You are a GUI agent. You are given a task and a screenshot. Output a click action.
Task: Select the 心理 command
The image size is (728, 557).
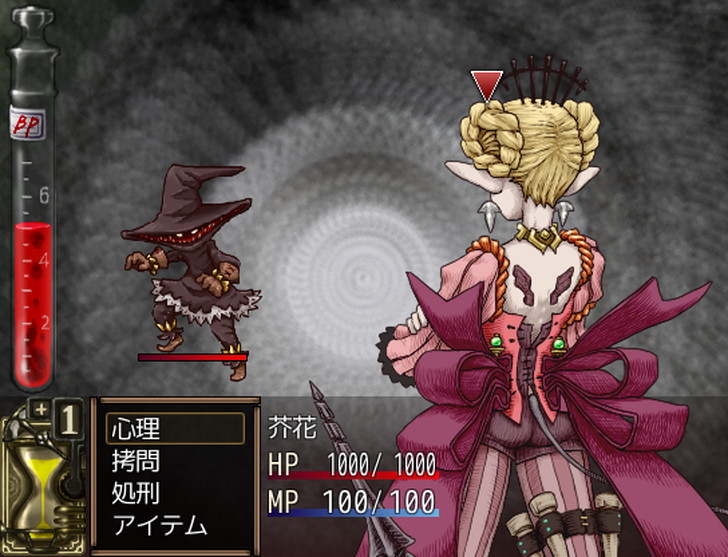136,429
